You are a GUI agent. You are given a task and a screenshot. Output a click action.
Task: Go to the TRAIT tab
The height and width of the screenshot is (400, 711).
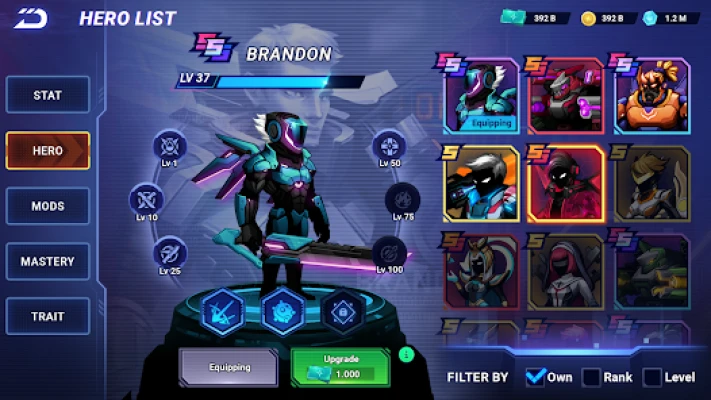pyautogui.click(x=47, y=316)
